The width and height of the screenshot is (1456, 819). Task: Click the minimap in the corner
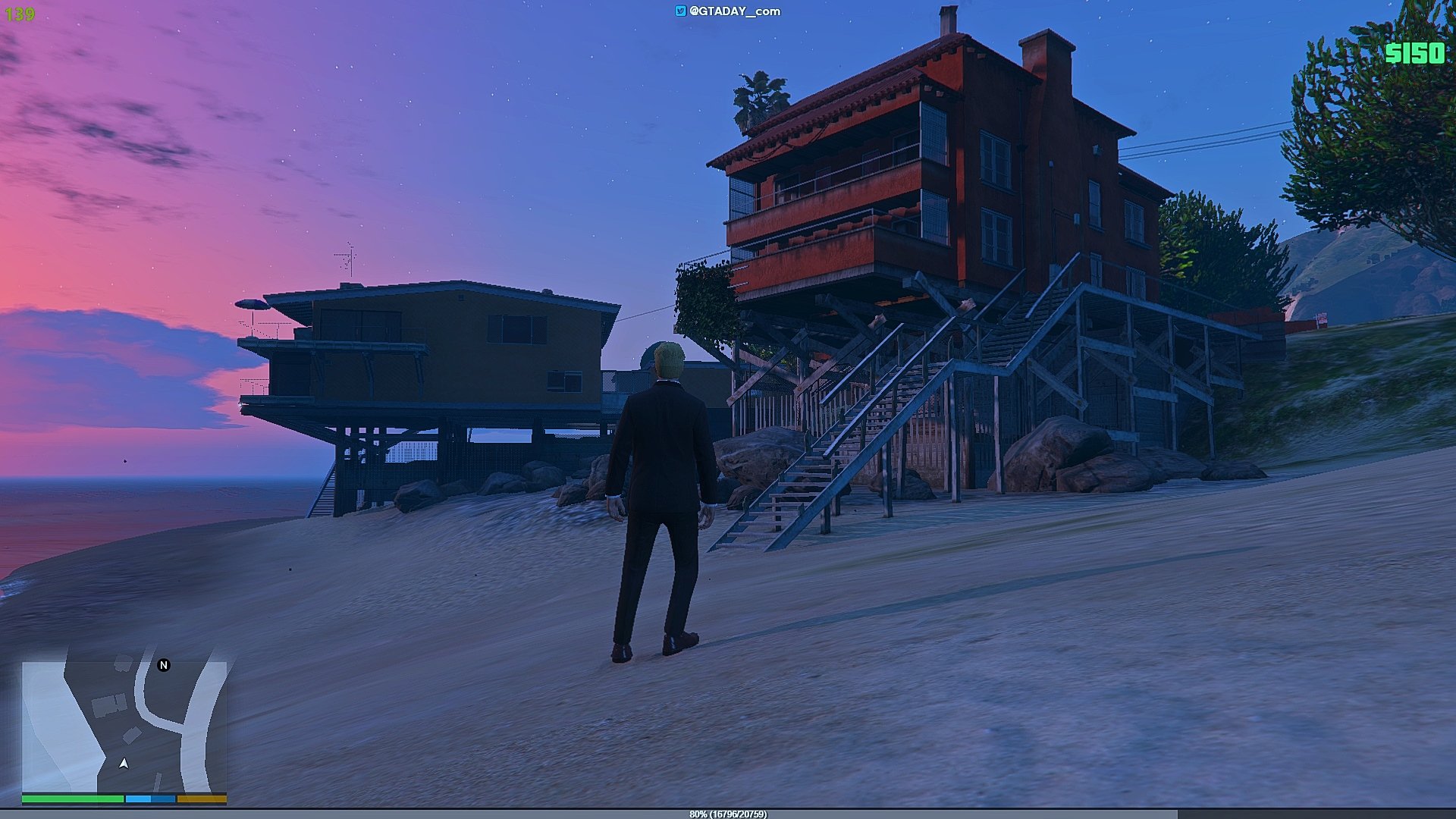(x=124, y=726)
